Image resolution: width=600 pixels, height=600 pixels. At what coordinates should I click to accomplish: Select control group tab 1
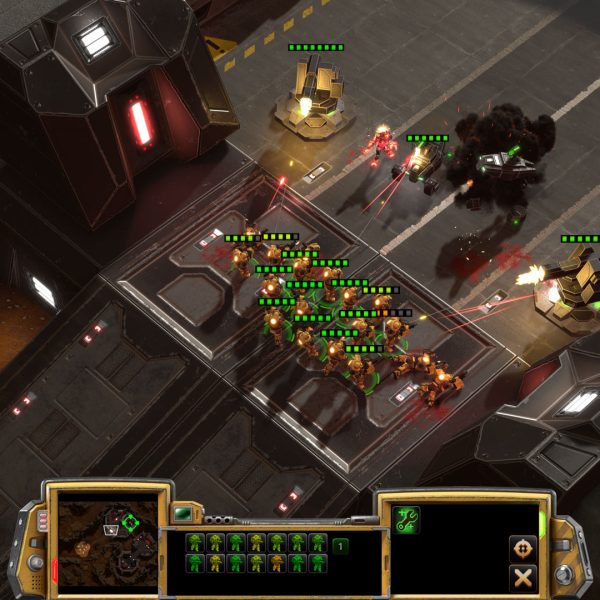pos(340,545)
